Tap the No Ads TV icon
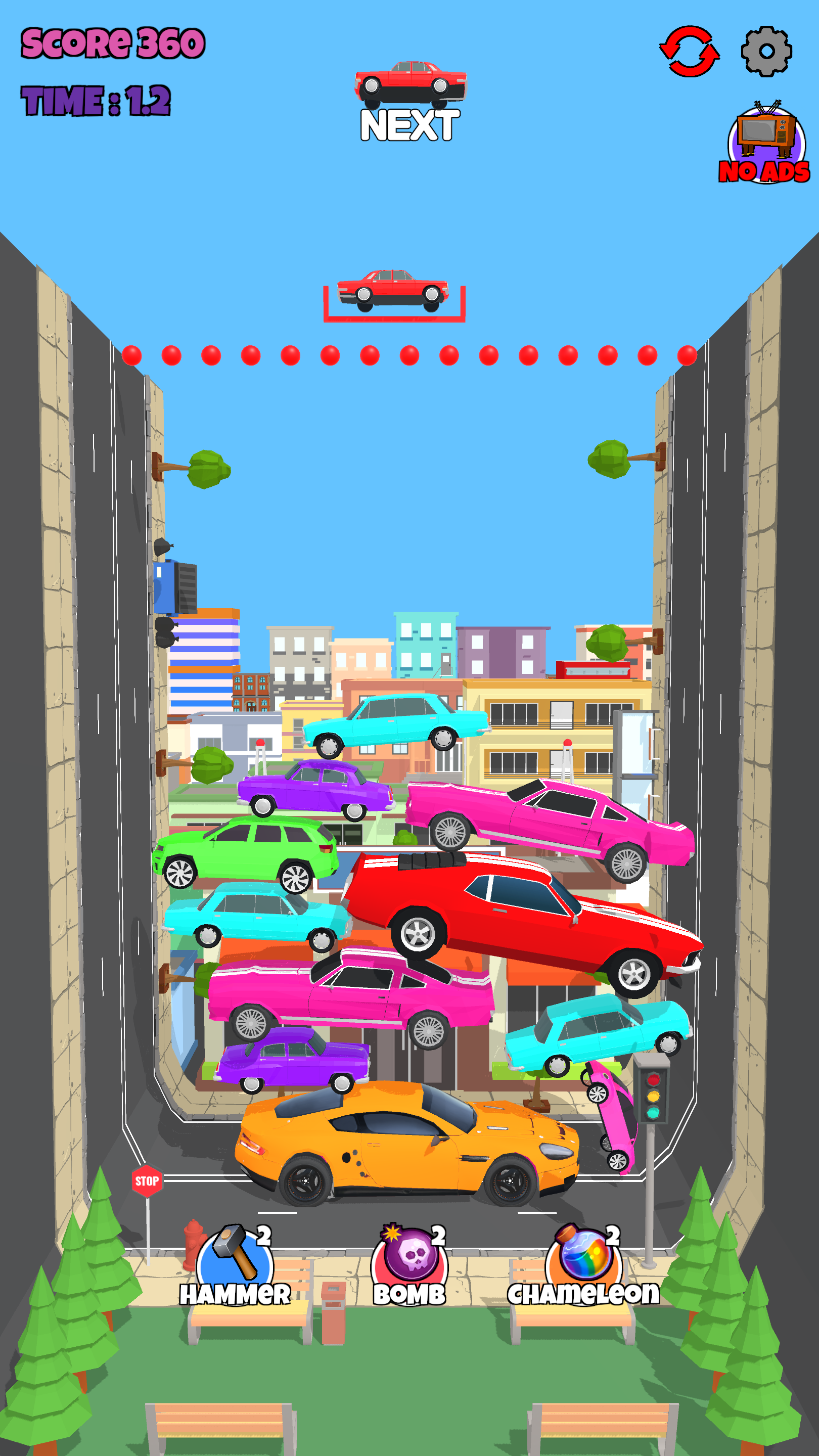The width and height of the screenshot is (819, 1456). 766,142
